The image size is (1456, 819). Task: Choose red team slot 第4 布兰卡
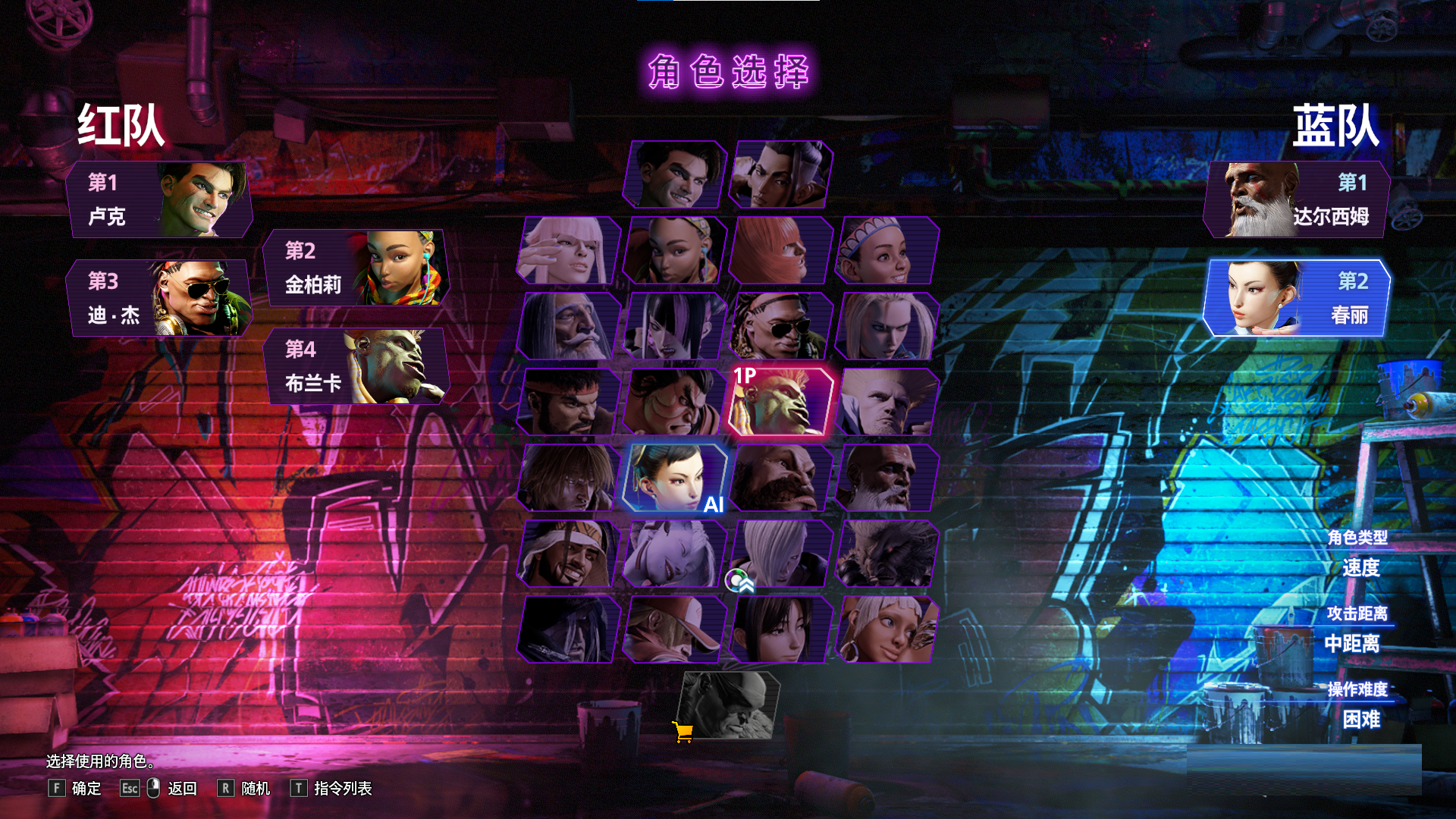point(356,366)
